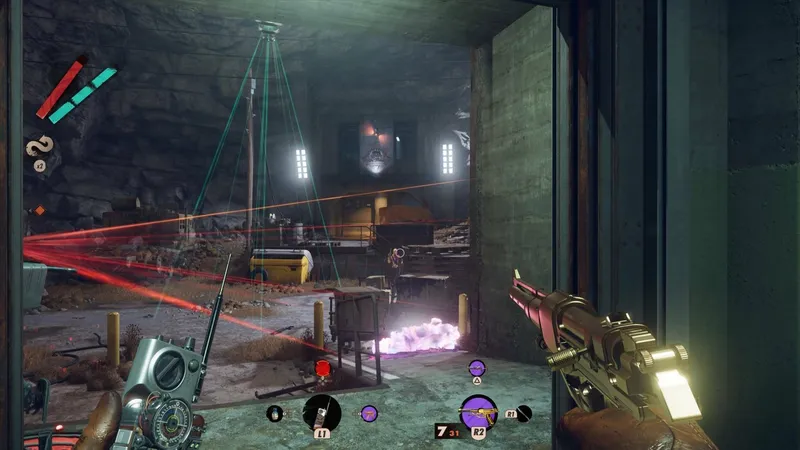Click the Reprise snake charges icon
This screenshot has height=450, width=800.
click(x=39, y=147)
